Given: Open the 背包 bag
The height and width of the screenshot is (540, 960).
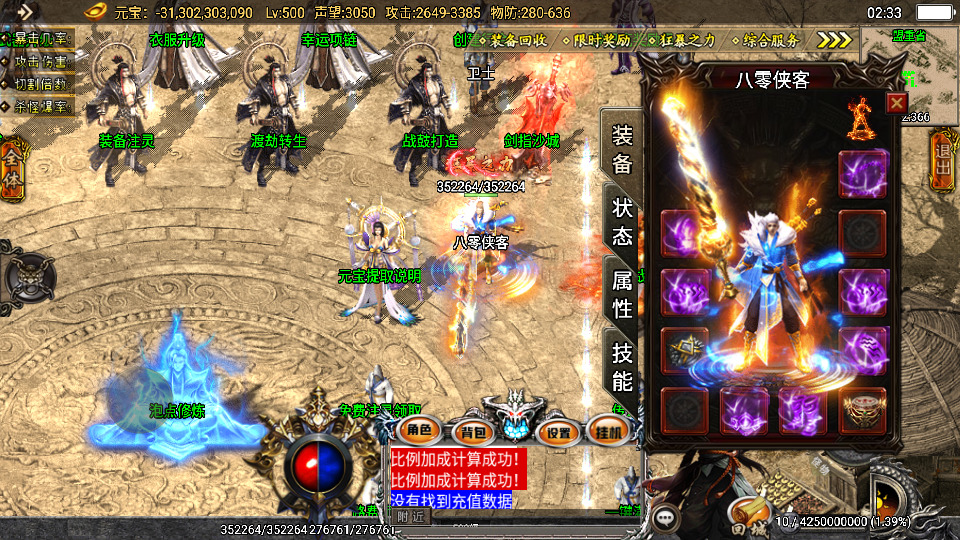Looking at the screenshot, I should coord(469,432).
